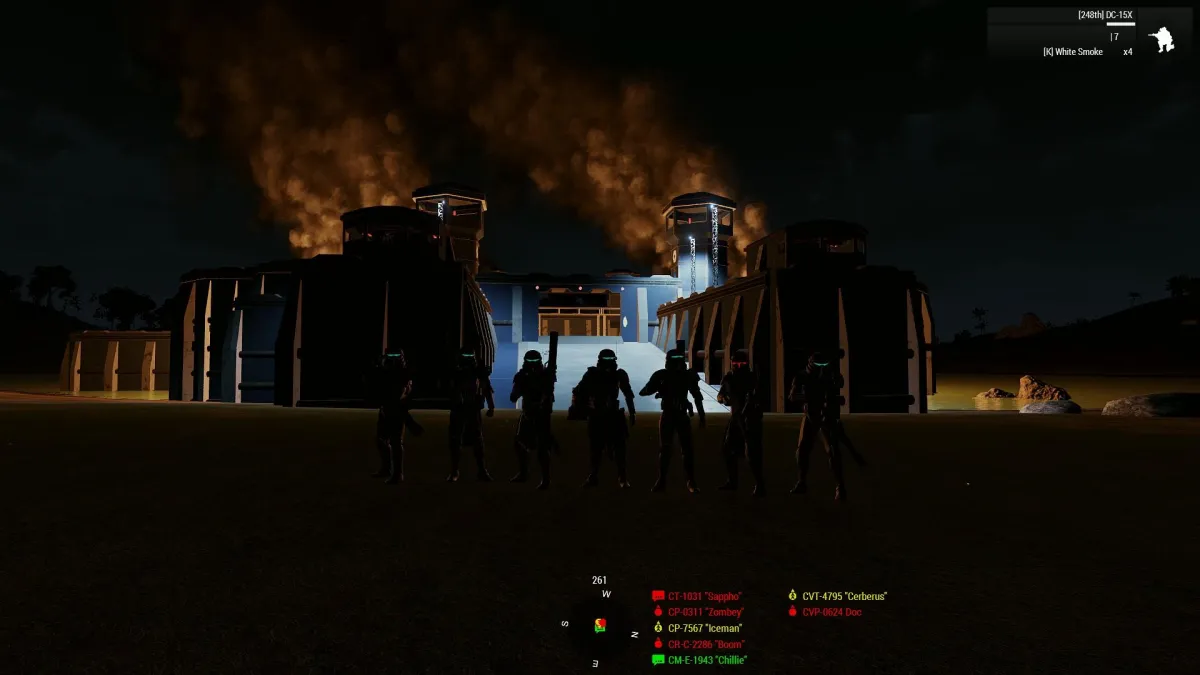
Task: Select the DC-15X weapon entry
Action: [x=1105, y=15]
